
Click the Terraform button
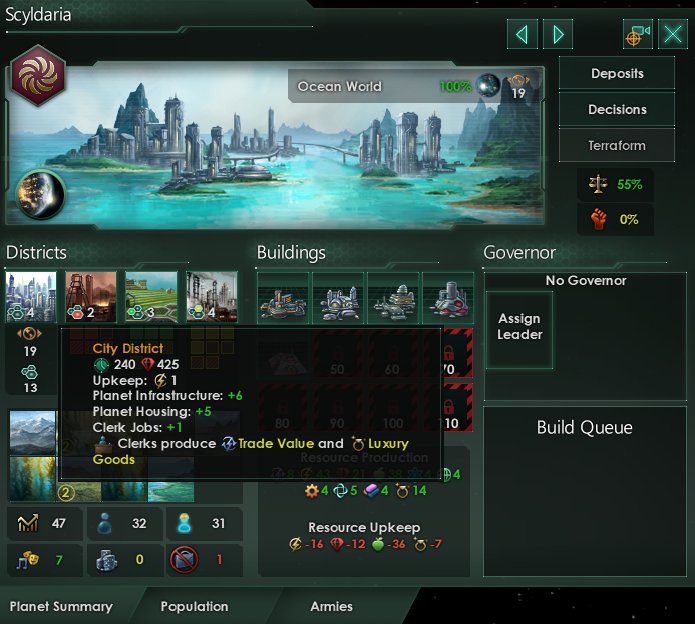(x=617, y=146)
